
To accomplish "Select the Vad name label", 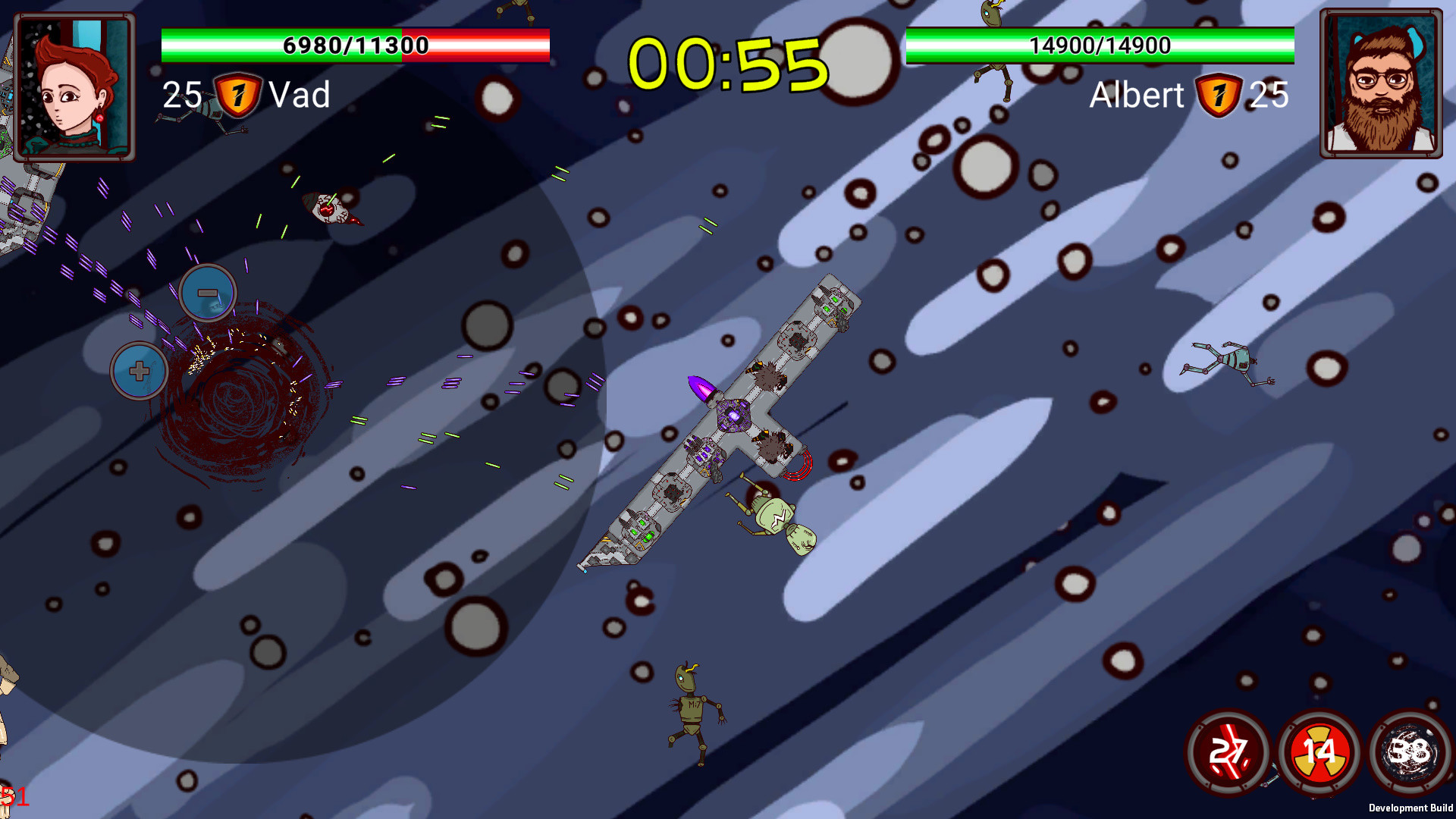I will 300,95.
